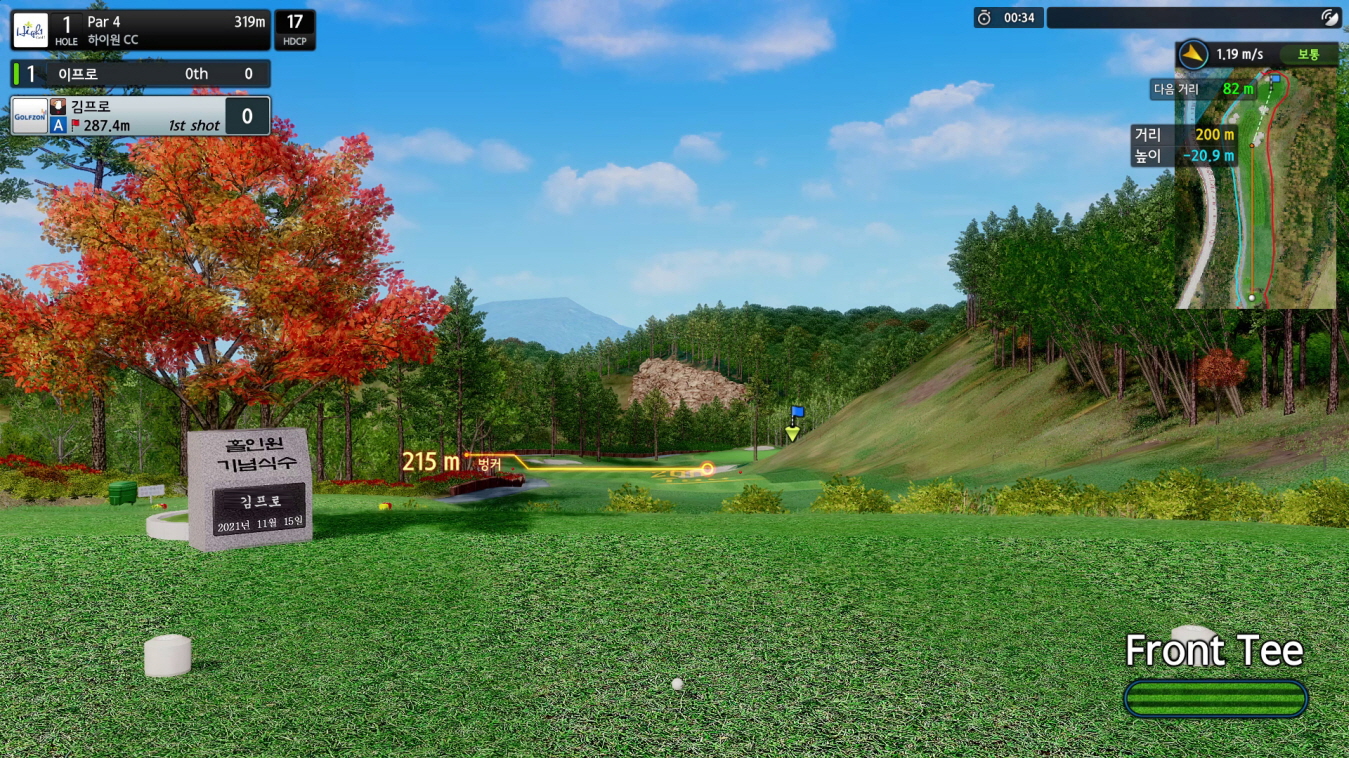Image resolution: width=1349 pixels, height=758 pixels.
Task: Select the 이프로 player row
Action: click(x=140, y=74)
